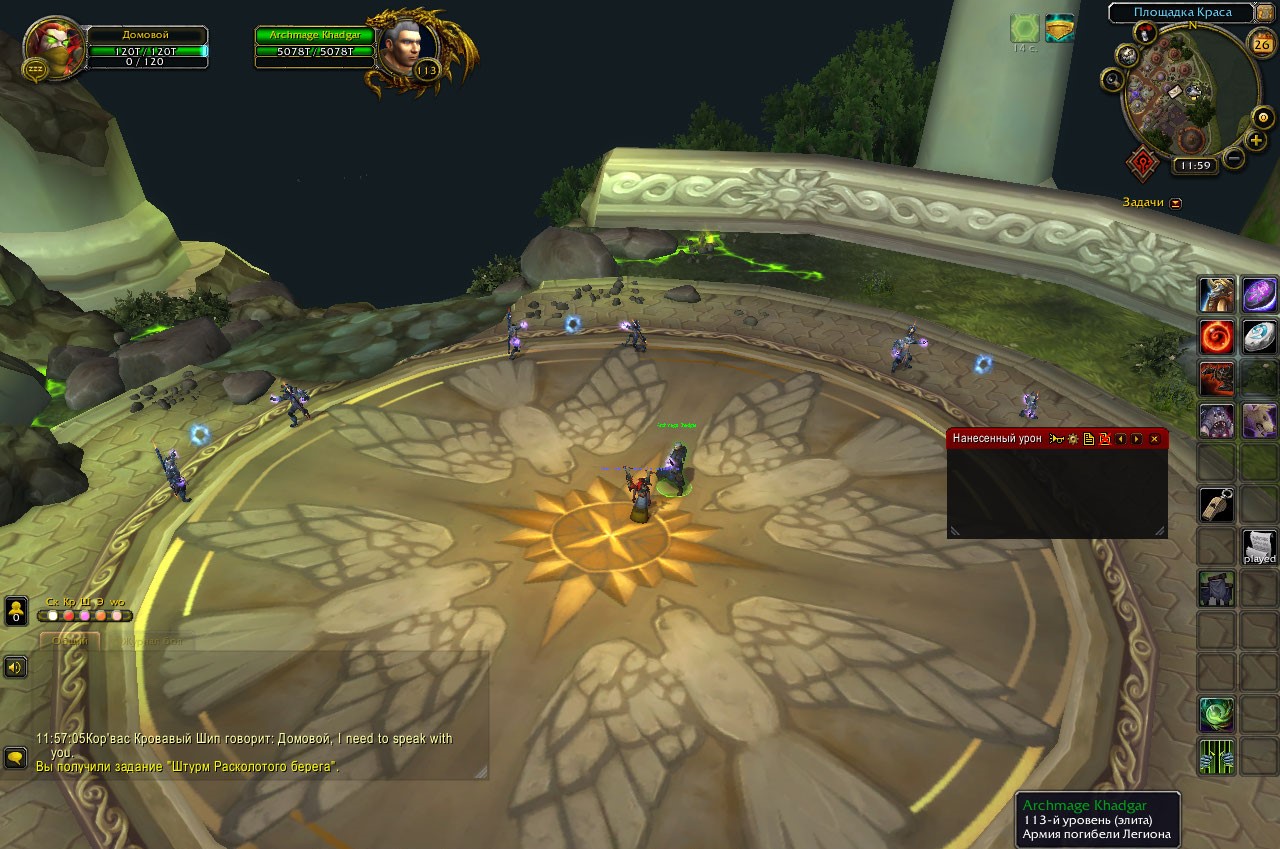This screenshot has height=849, width=1280.
Task: Open the chat speech bubble menu
Action: [15, 758]
